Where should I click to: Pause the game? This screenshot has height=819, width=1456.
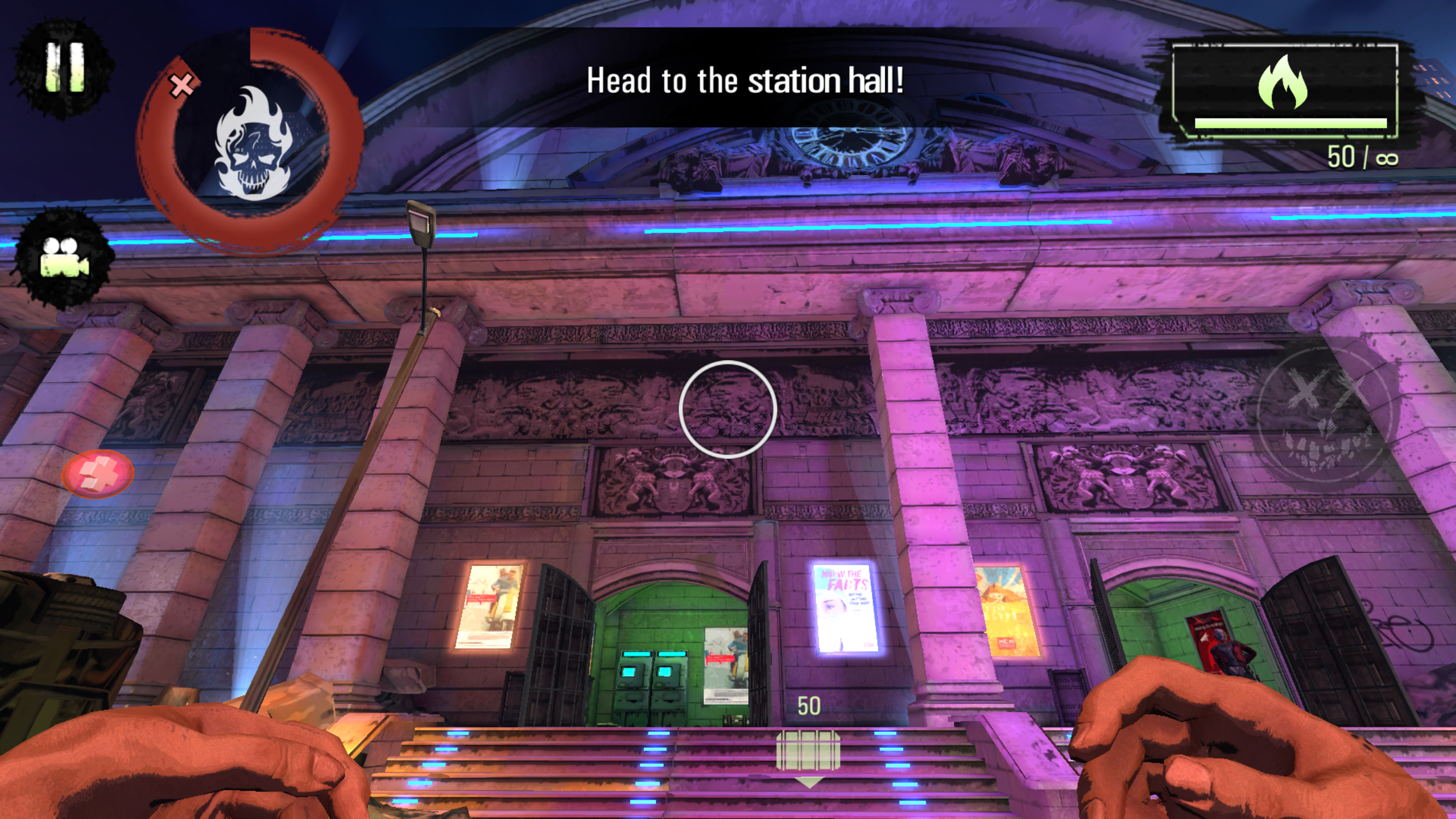(x=64, y=68)
